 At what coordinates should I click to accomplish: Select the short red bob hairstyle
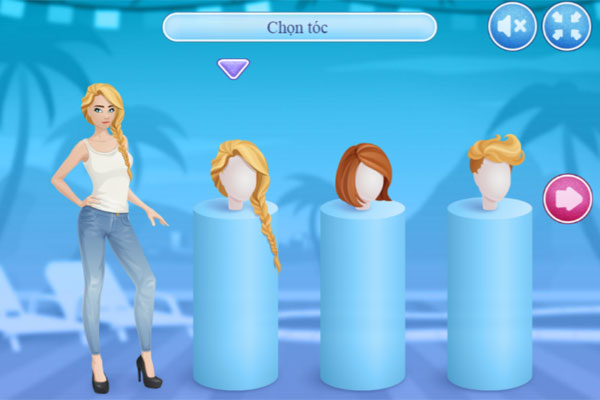[362, 175]
